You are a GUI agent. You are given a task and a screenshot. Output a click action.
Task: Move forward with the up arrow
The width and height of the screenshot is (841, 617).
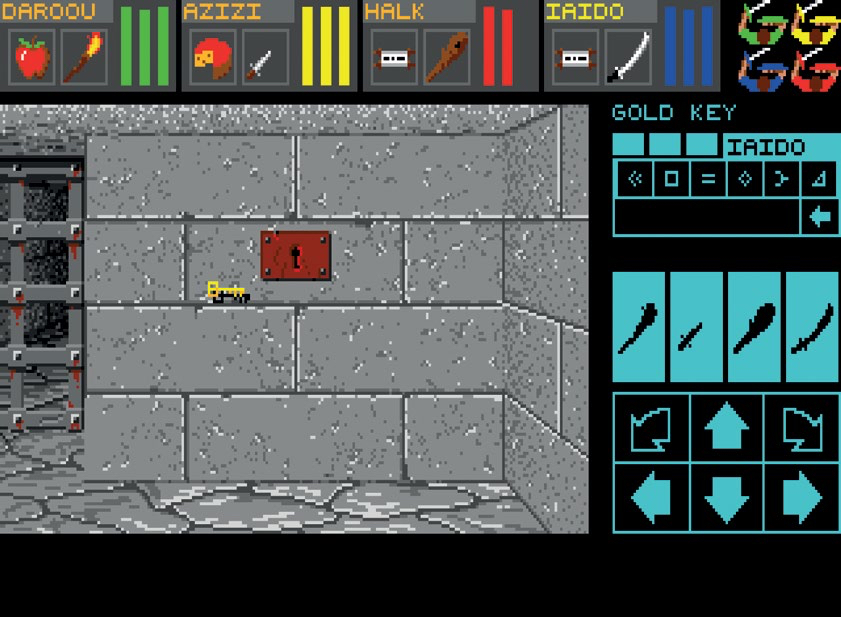point(726,428)
